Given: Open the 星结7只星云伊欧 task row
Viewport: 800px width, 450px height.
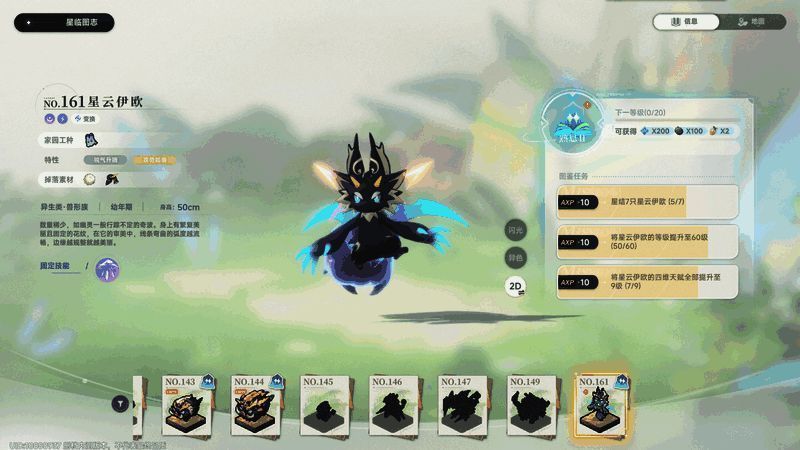Looking at the screenshot, I should pyautogui.click(x=647, y=202).
